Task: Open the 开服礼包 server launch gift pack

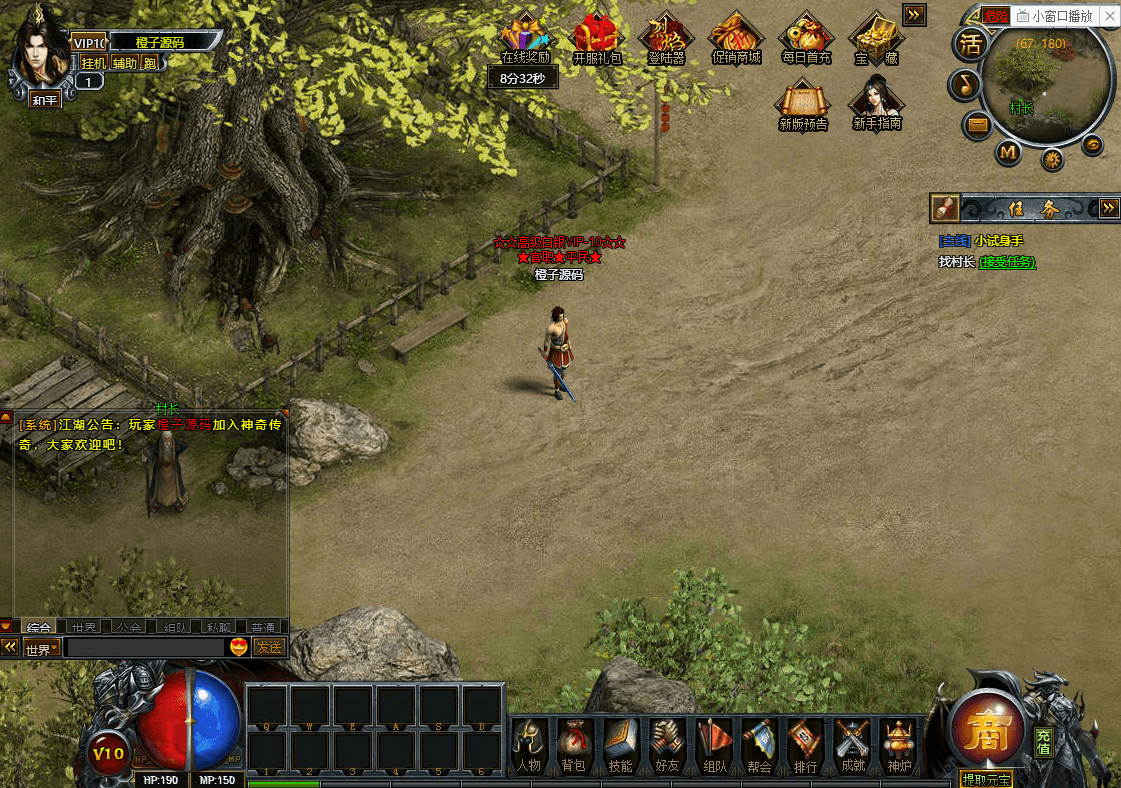Action: [x=597, y=40]
